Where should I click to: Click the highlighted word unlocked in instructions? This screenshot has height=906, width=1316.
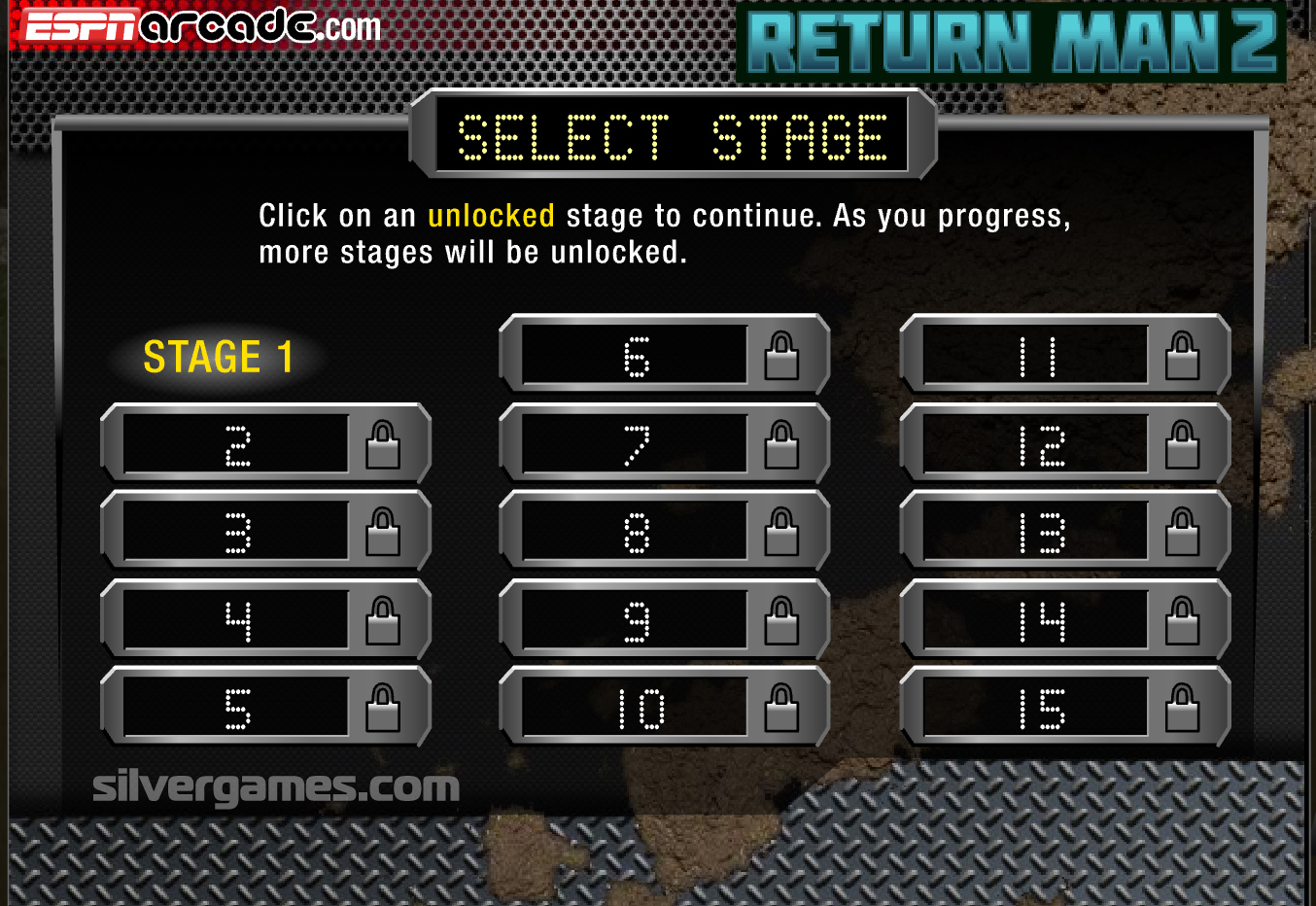[x=490, y=216]
